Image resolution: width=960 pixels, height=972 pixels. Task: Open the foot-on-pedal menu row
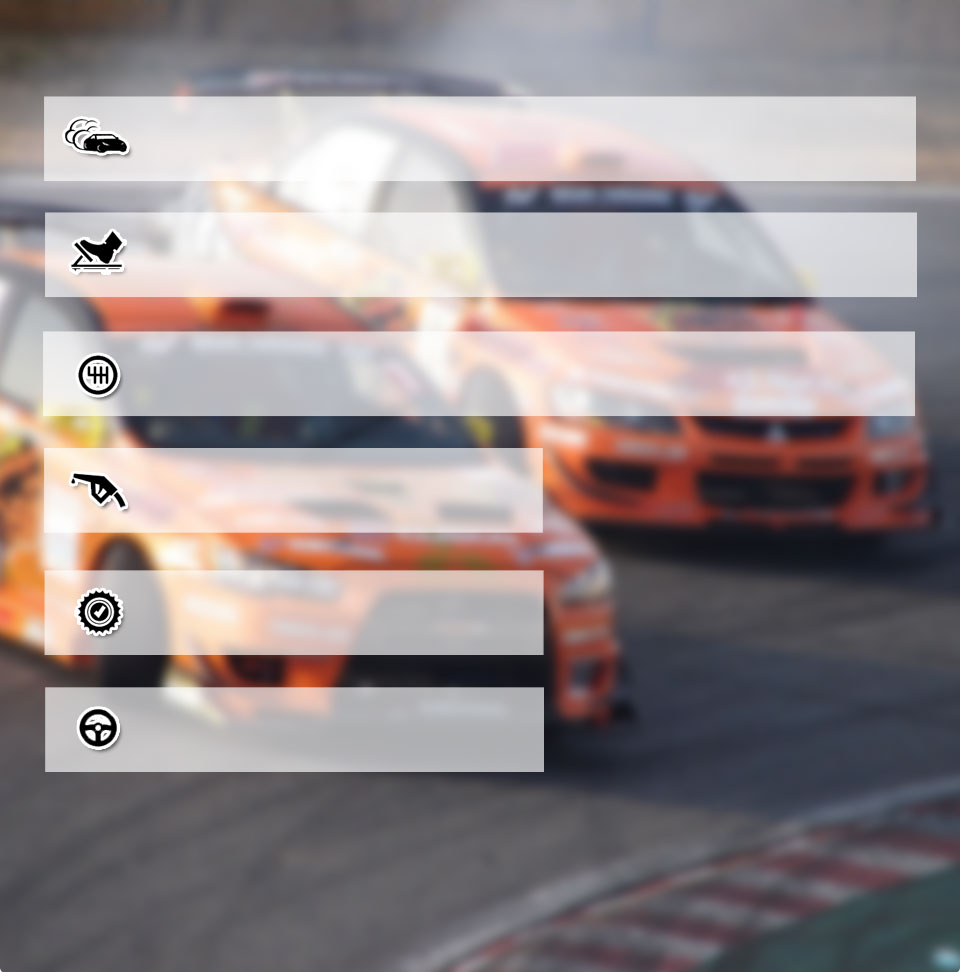[480, 254]
